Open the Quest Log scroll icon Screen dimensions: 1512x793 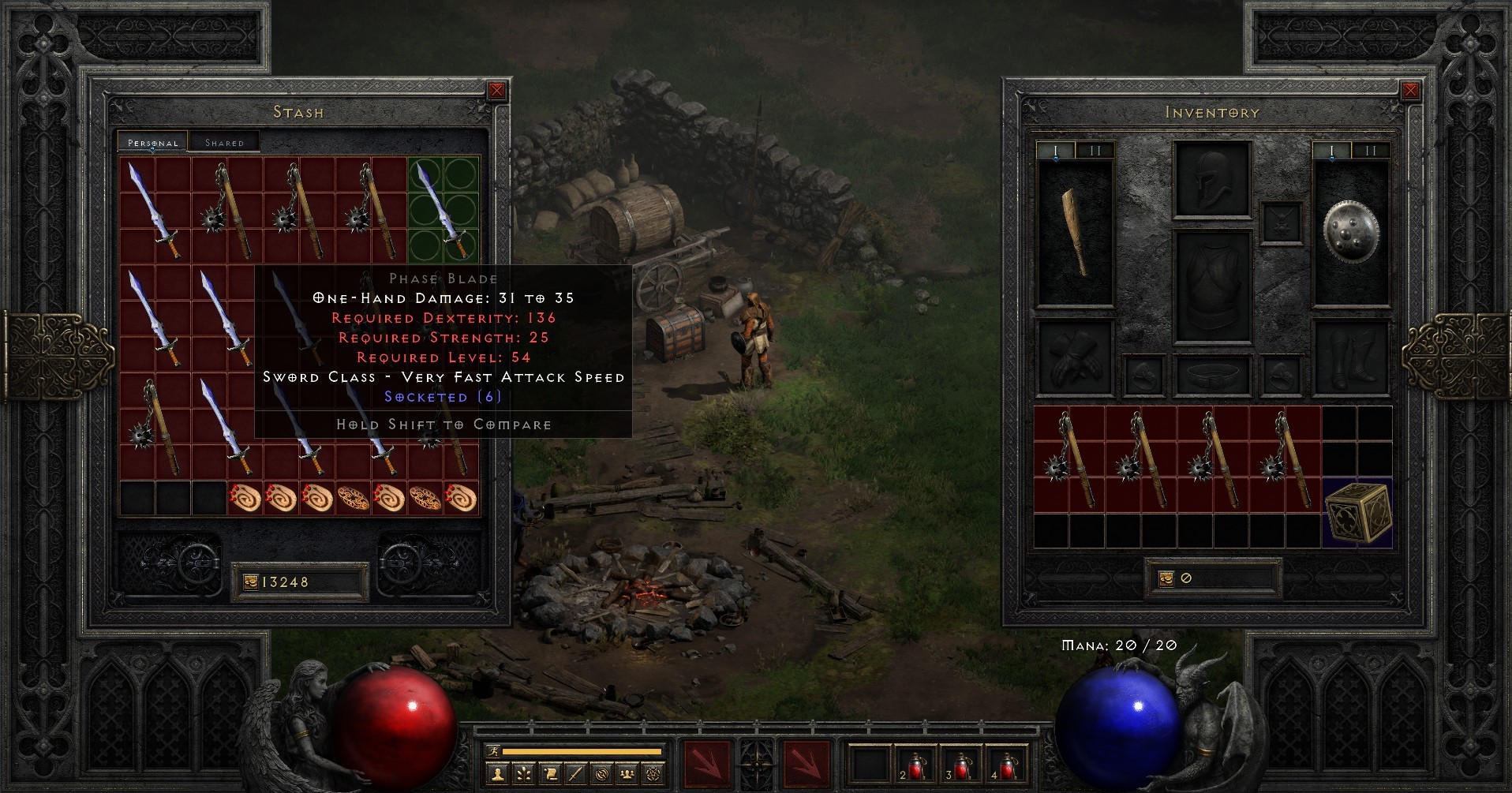551,774
